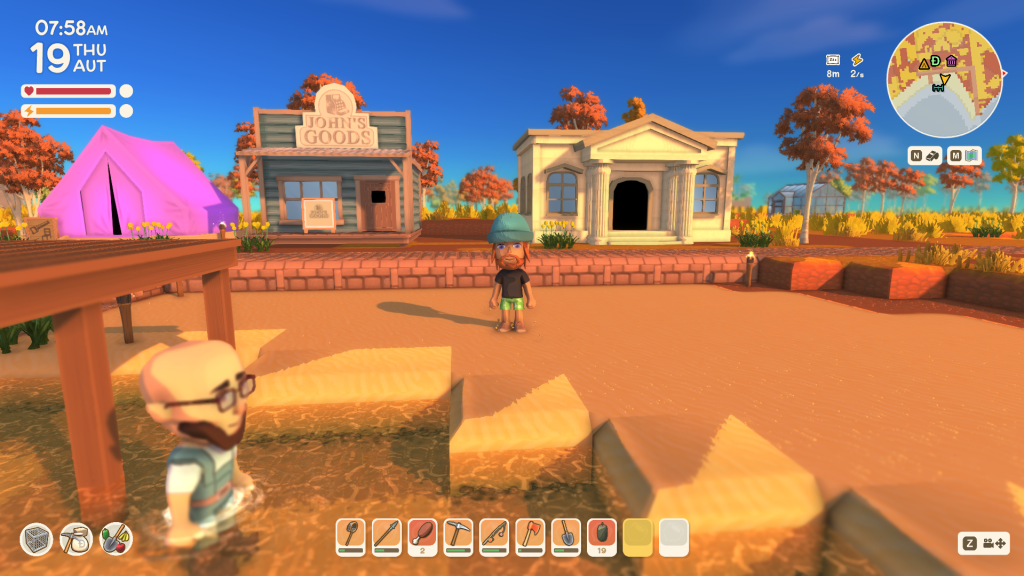Viewport: 1024px width, 576px height.
Task: Select the spear in the hotbar
Action: pyautogui.click(x=387, y=536)
